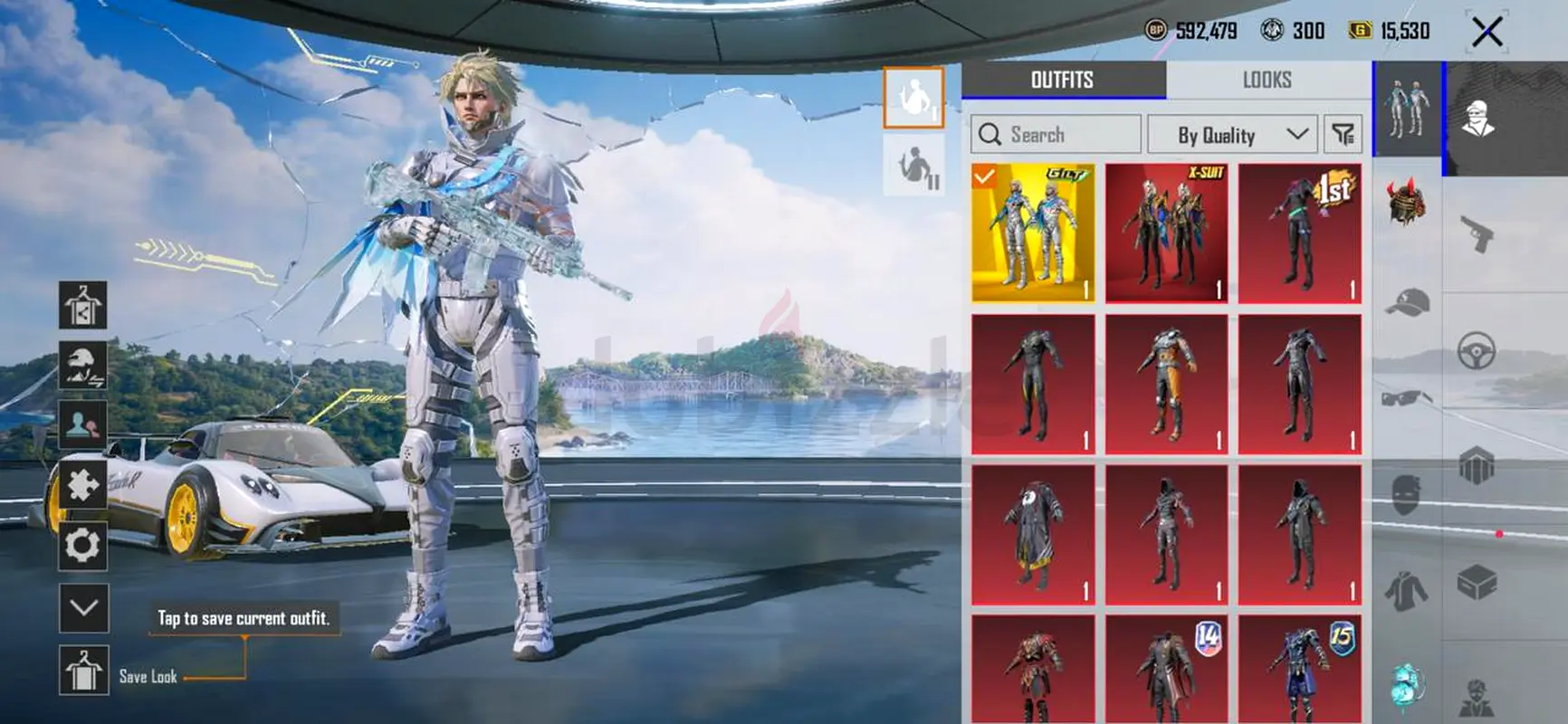1568x724 pixels.
Task: Select the sunglasses eyewear category
Action: 1407,397
